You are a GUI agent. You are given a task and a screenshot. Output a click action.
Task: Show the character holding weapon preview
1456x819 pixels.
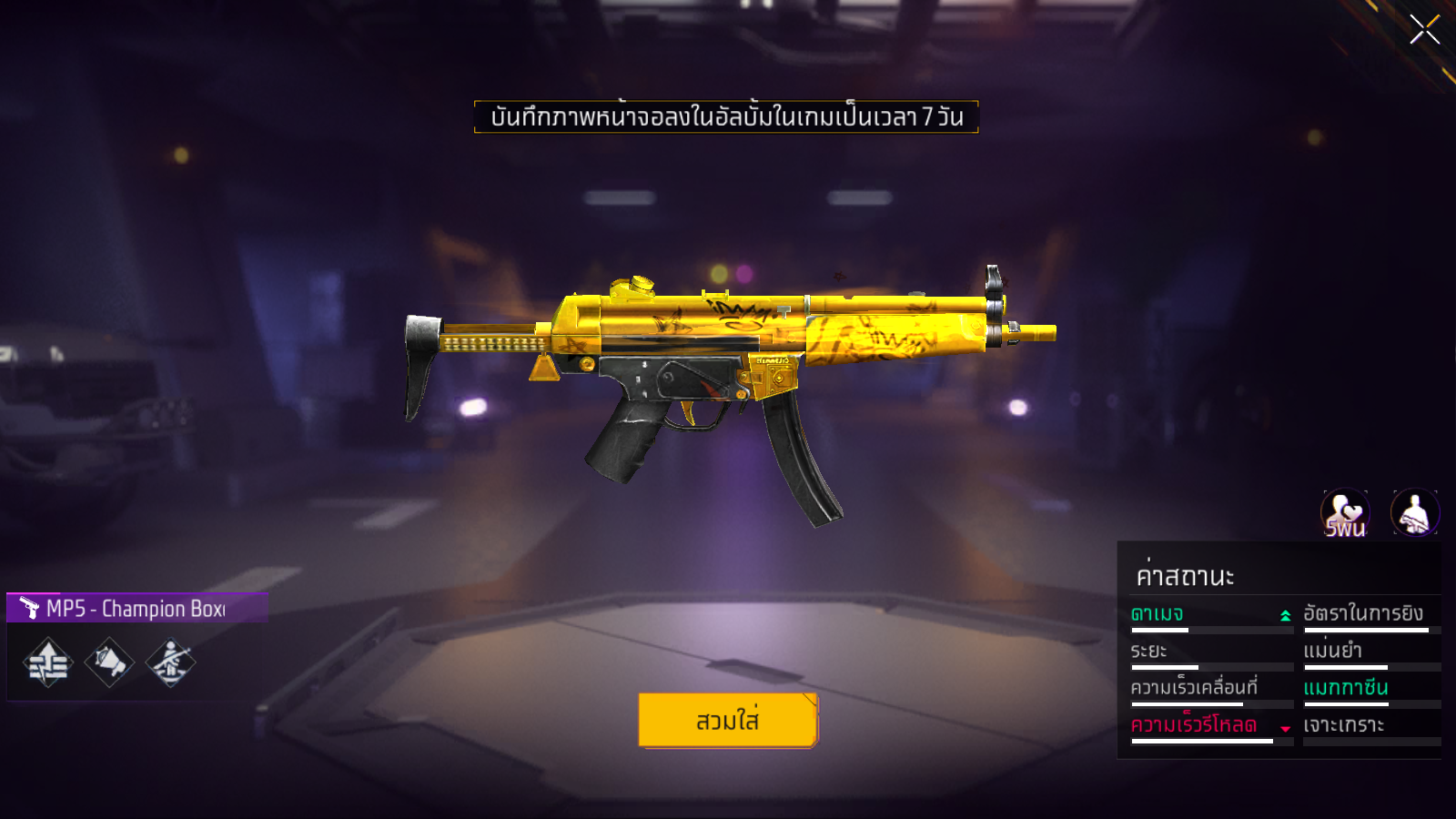[x=1415, y=513]
